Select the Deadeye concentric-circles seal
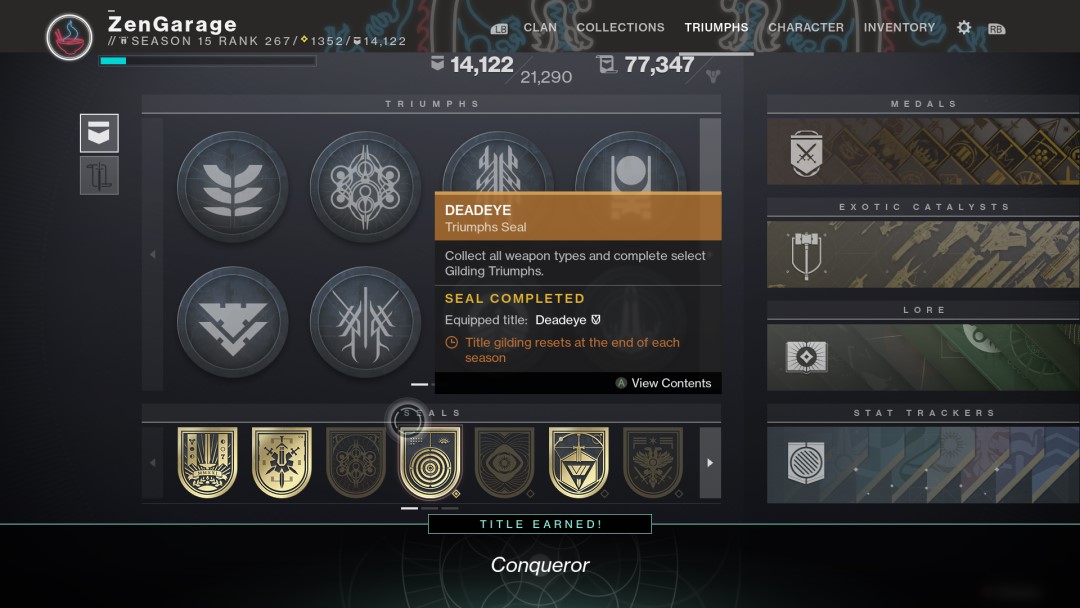1080x608 pixels. [430, 462]
